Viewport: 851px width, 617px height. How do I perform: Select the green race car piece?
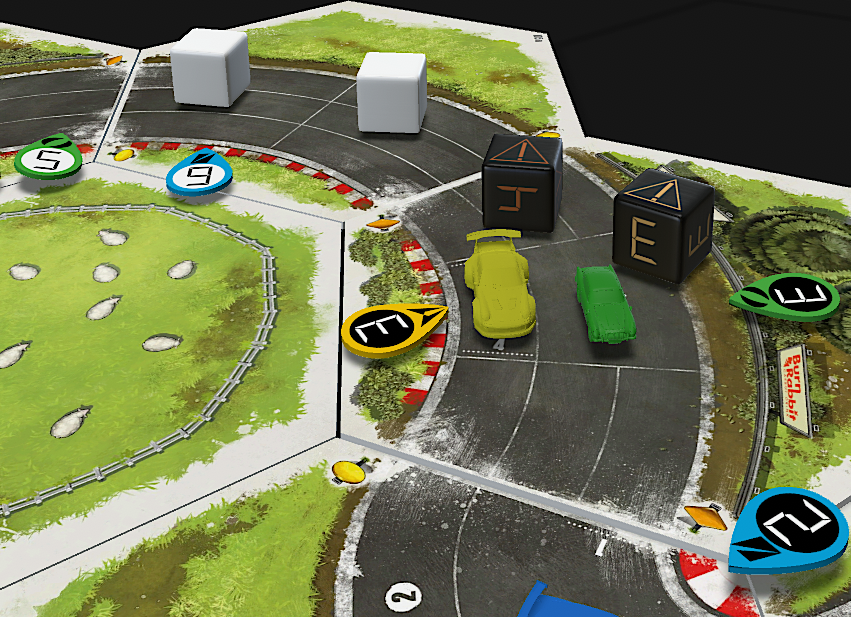coord(603,301)
